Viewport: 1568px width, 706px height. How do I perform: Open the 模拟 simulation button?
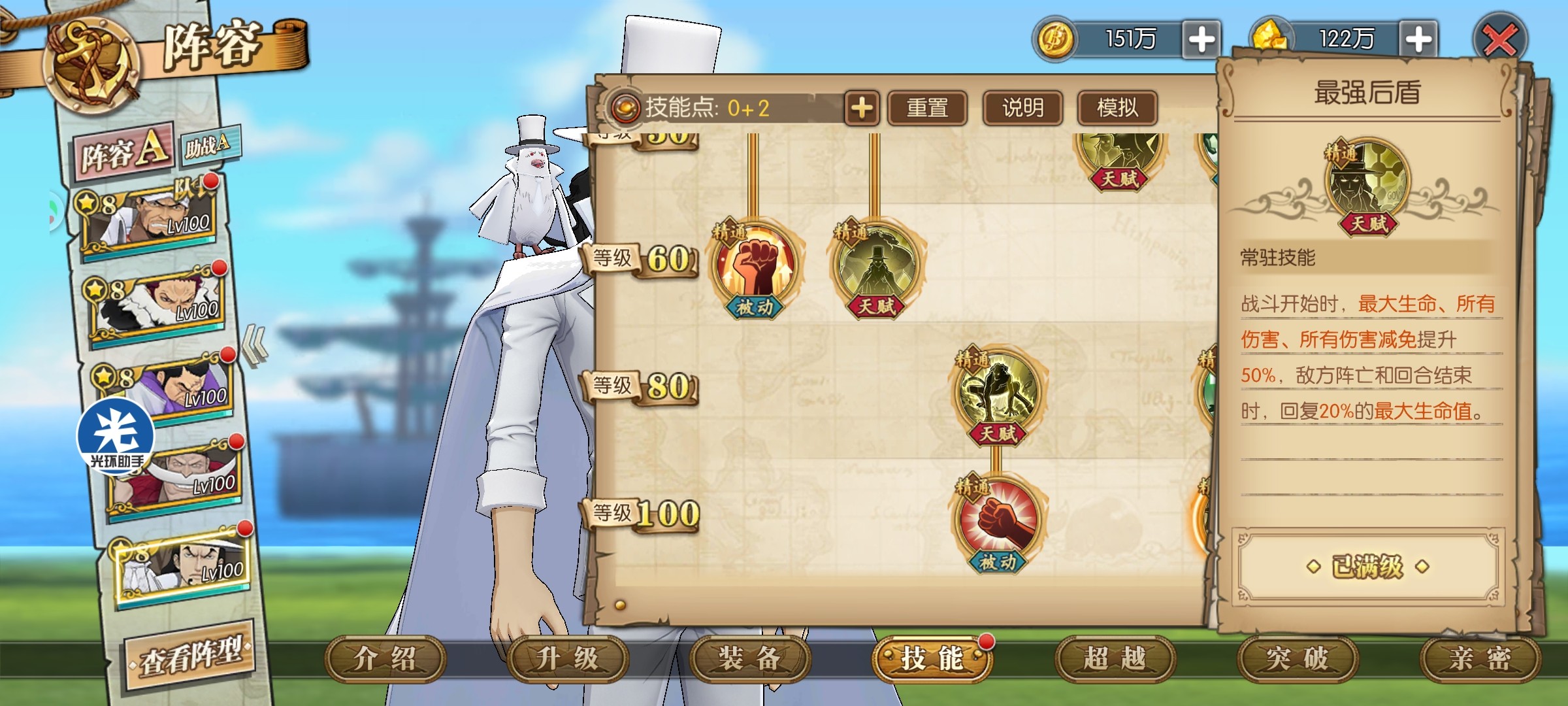point(1117,108)
